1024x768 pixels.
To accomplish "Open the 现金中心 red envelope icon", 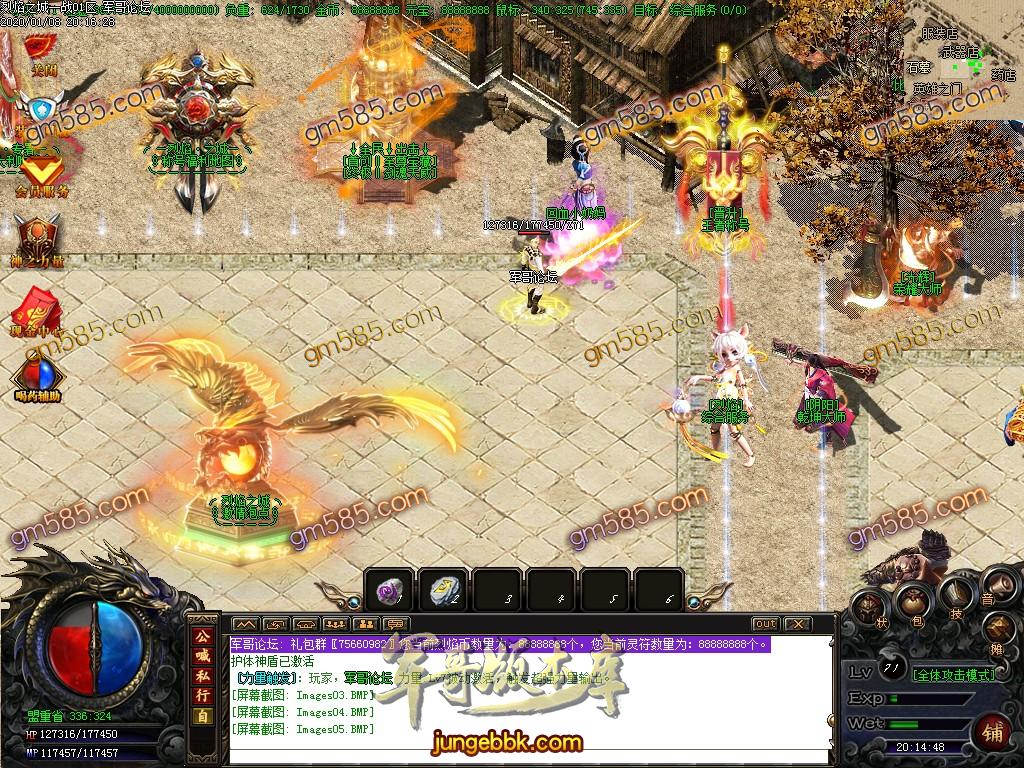I will click(x=39, y=306).
